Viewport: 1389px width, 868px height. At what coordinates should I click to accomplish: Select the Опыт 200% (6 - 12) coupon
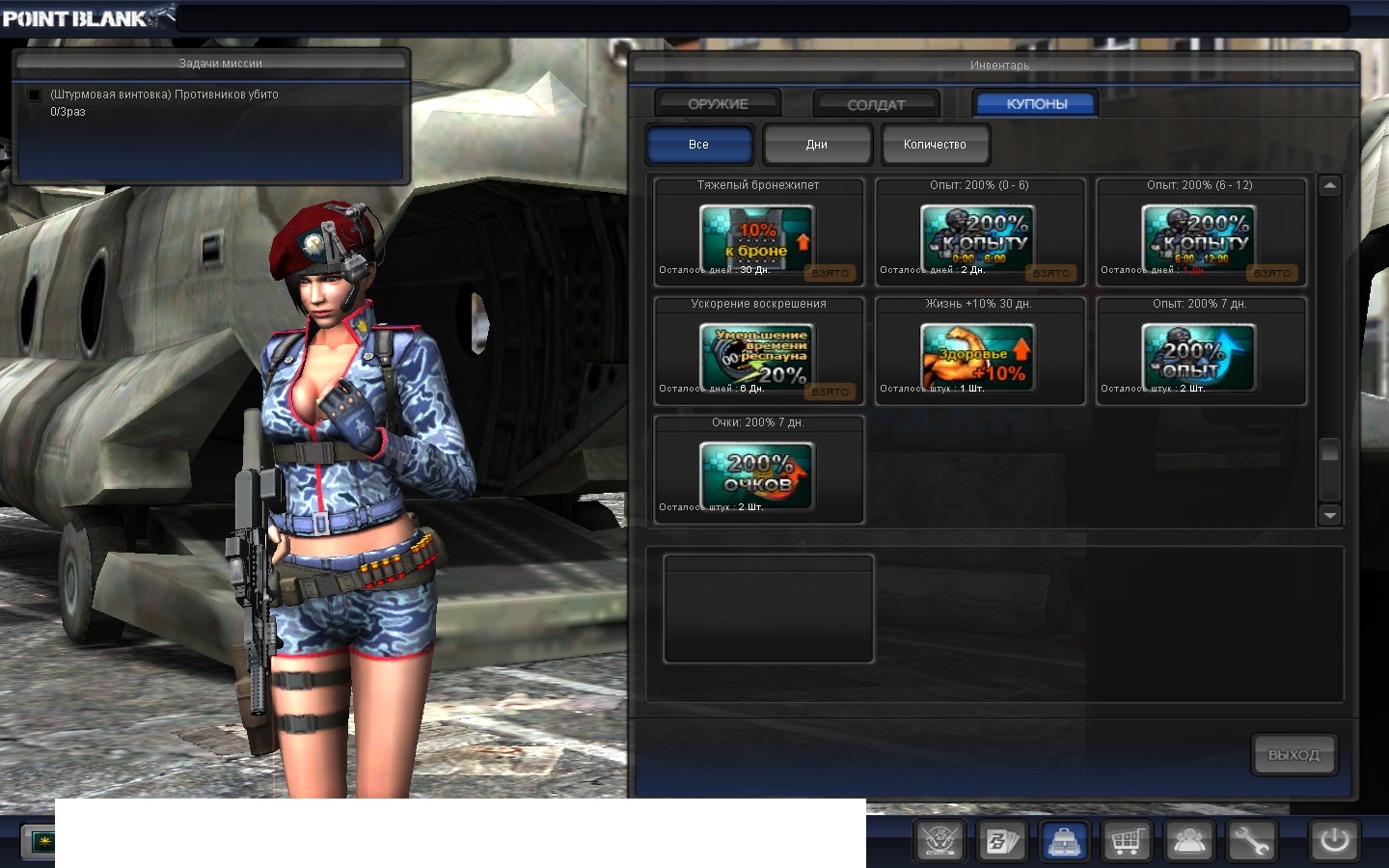pos(1200,238)
